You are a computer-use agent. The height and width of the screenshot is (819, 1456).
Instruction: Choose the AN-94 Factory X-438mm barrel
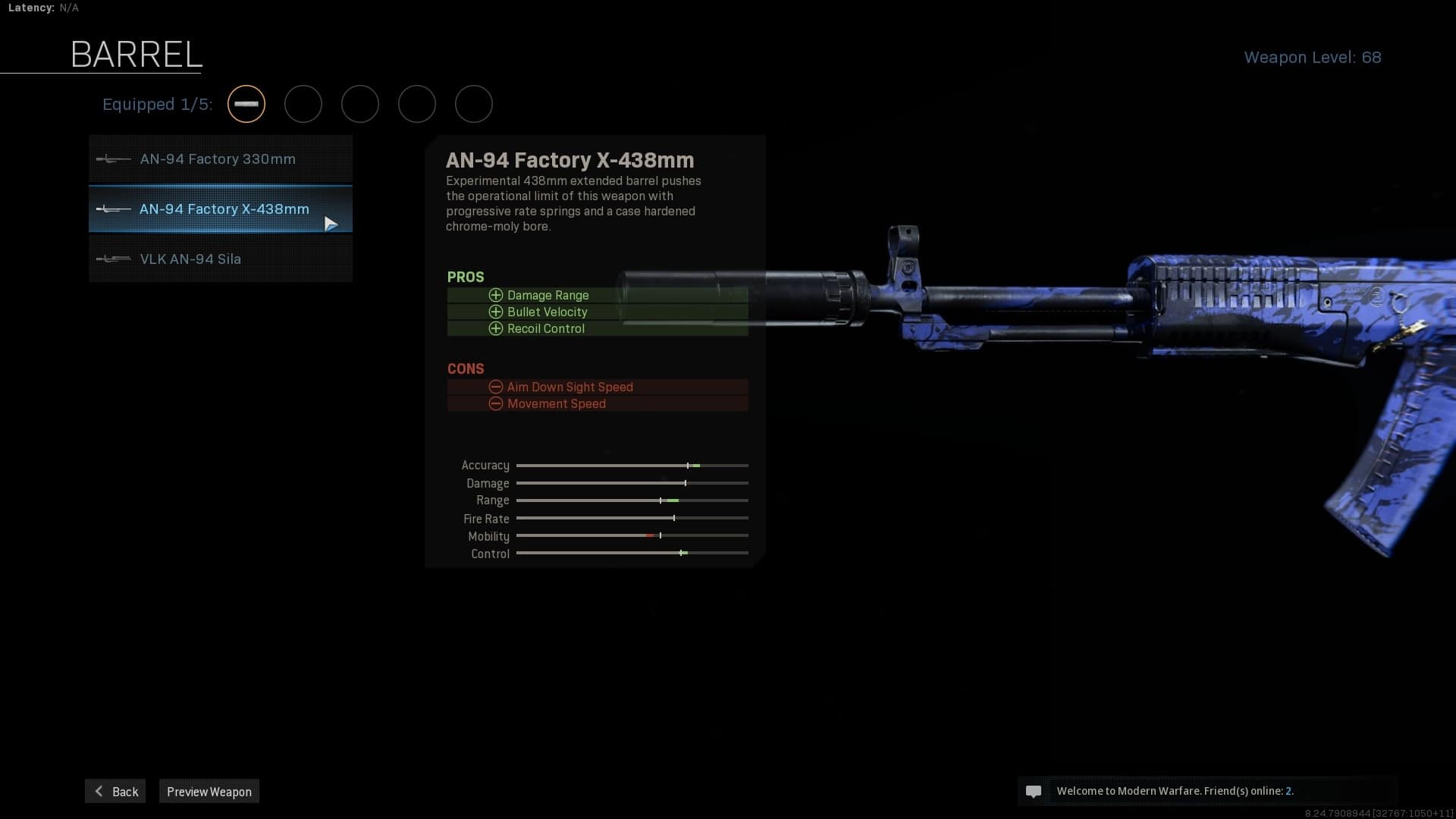(x=220, y=209)
